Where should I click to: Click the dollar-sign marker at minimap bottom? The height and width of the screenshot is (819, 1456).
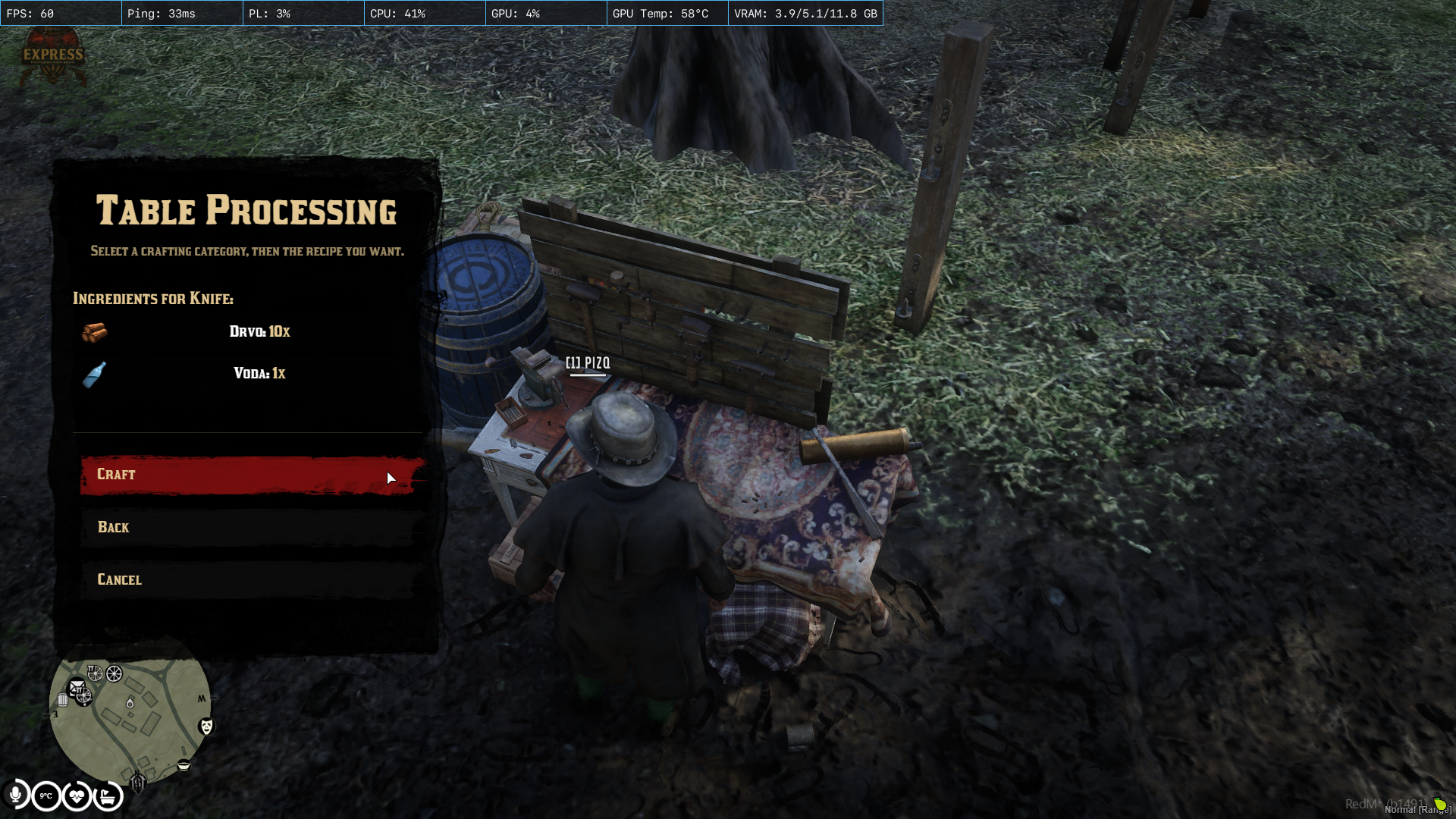(x=138, y=781)
